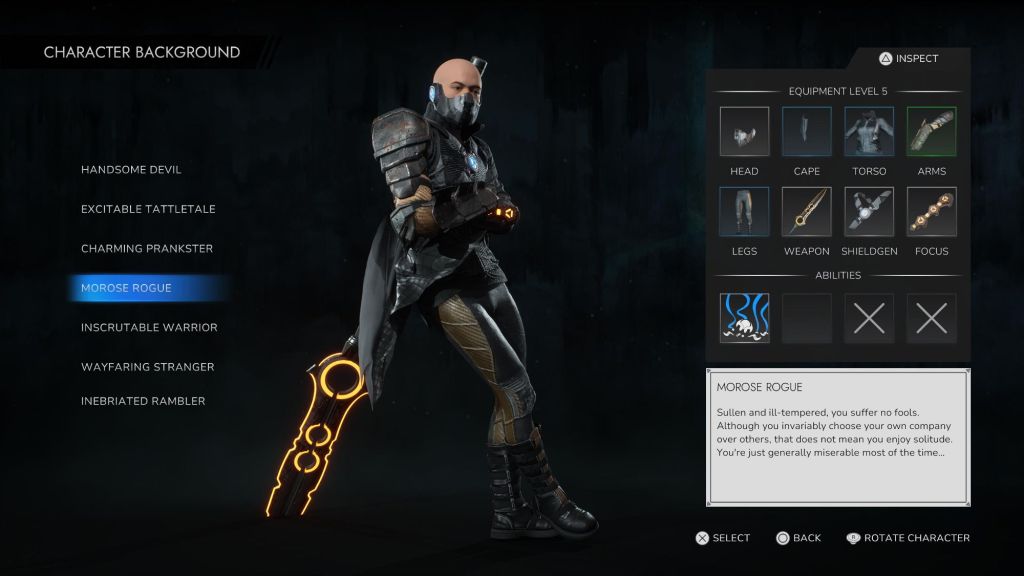
Task: Select the blue ability icon
Action: (x=745, y=318)
